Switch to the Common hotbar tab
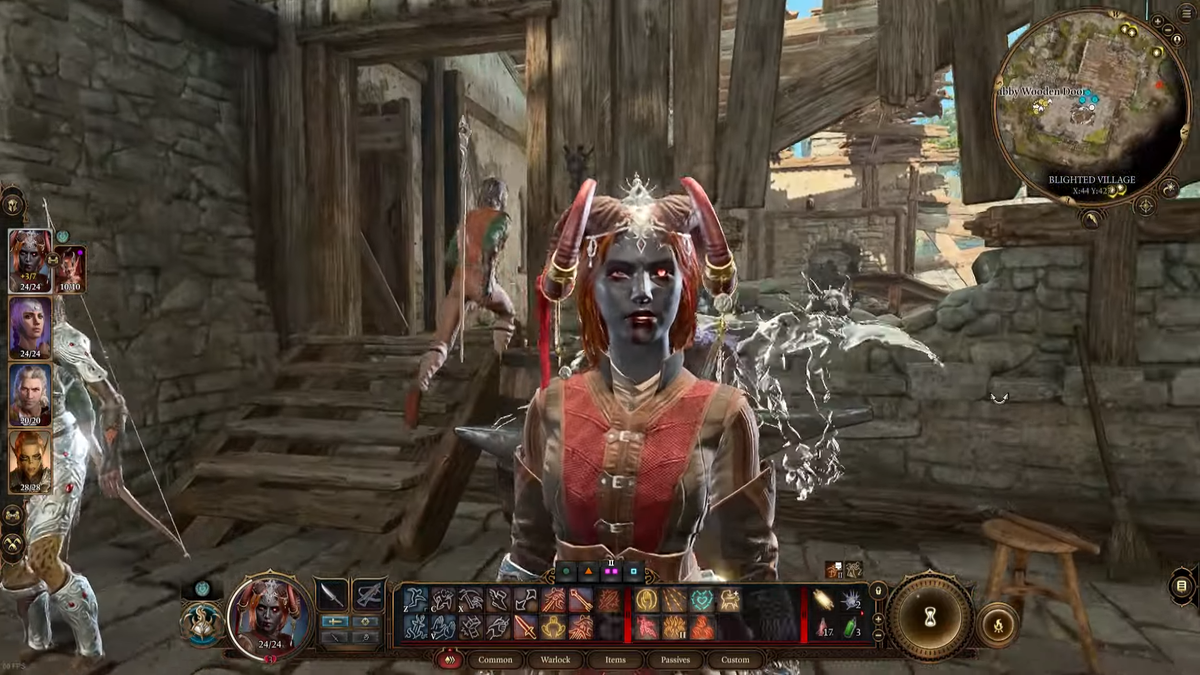 click(x=495, y=660)
